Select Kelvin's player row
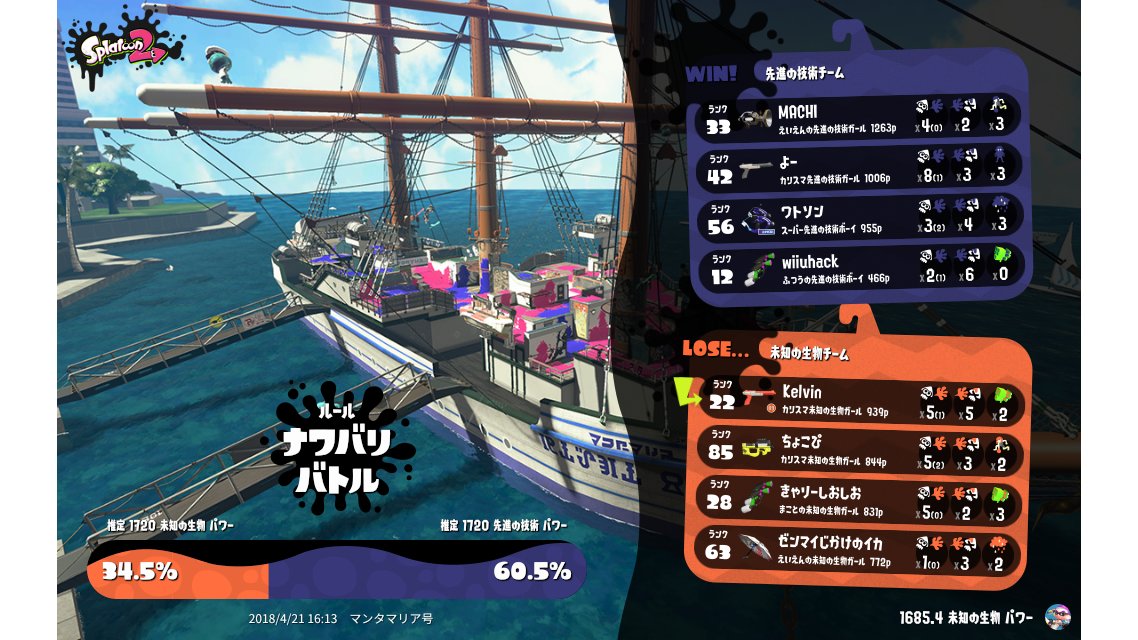Screen dimensions: 1138x640 pos(860,398)
